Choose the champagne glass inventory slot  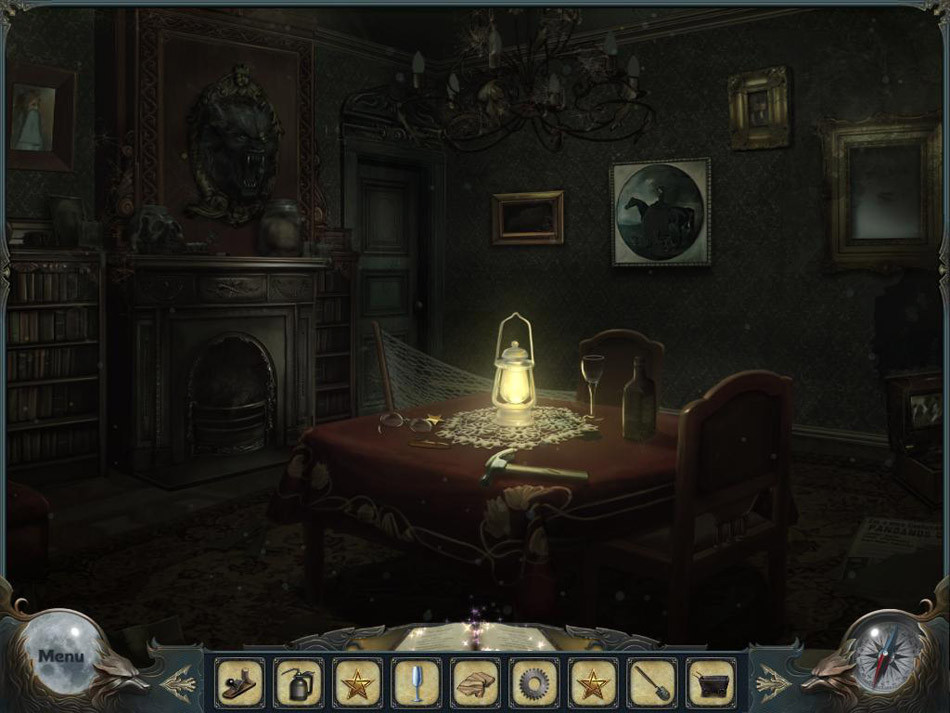416,683
